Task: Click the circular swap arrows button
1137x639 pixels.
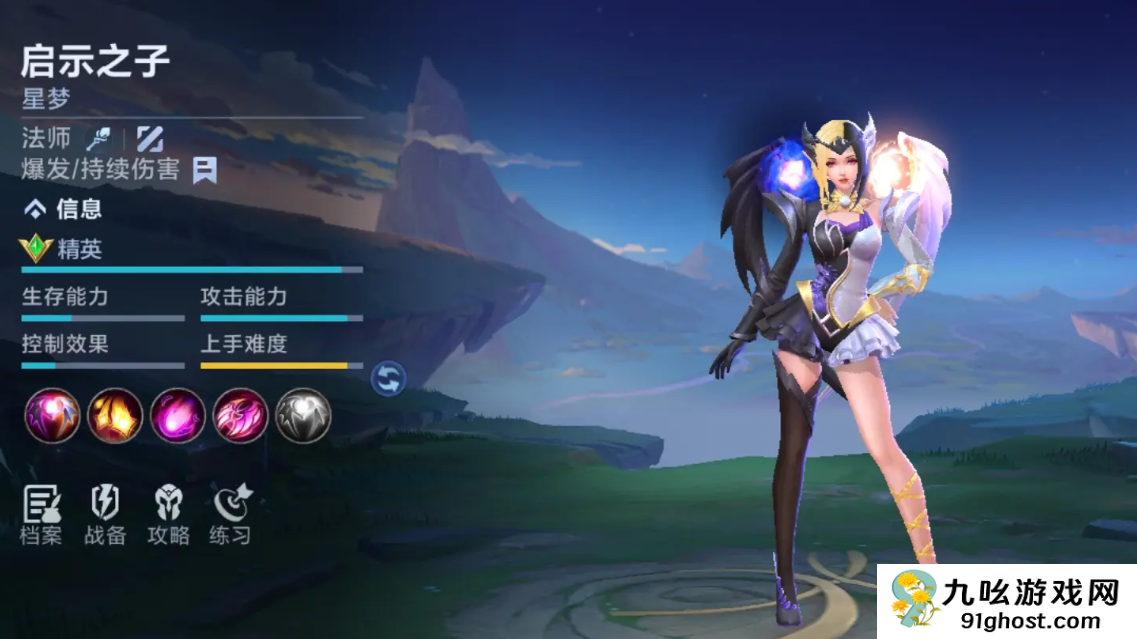Action: [388, 378]
